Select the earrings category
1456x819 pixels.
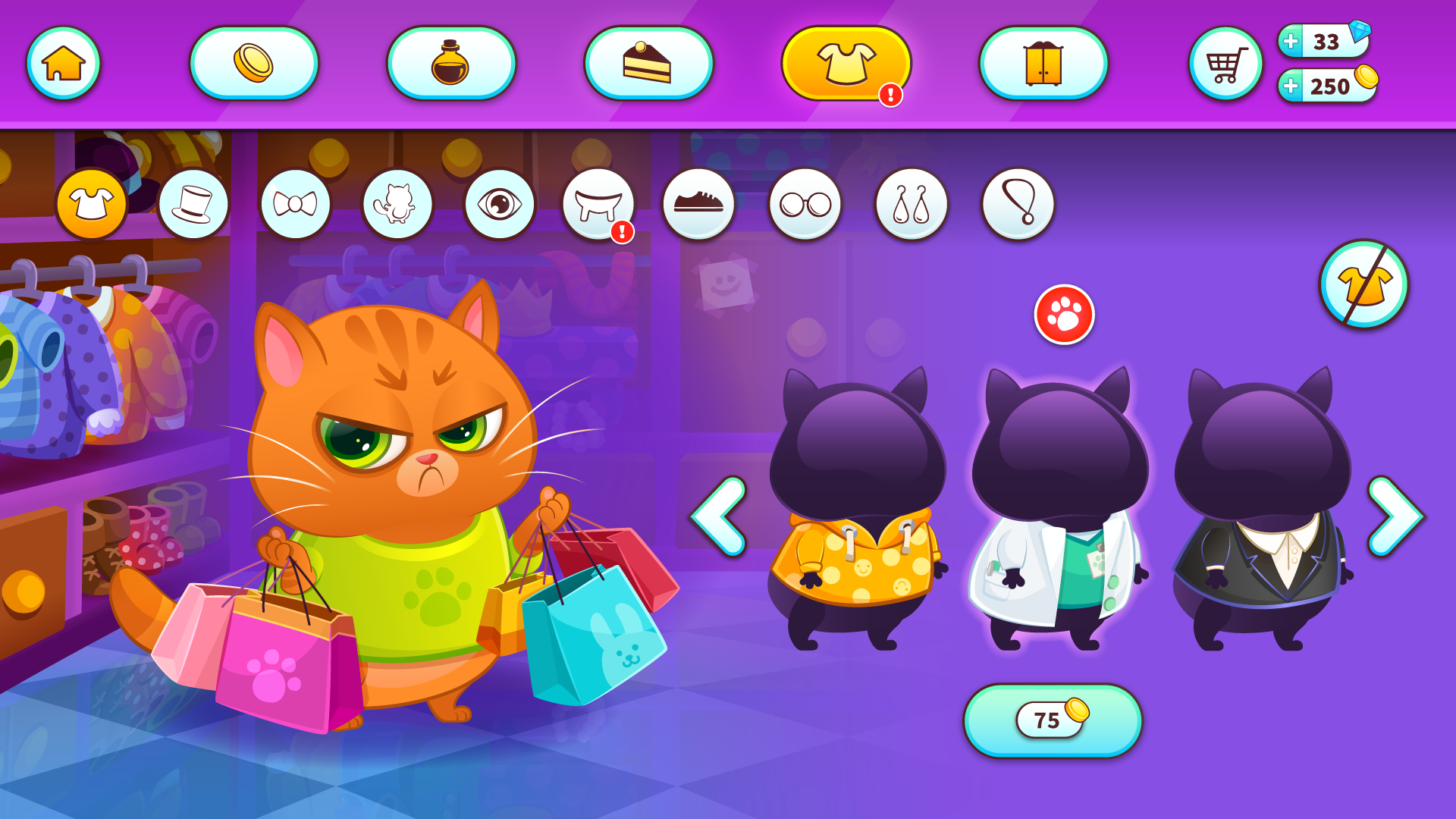912,203
